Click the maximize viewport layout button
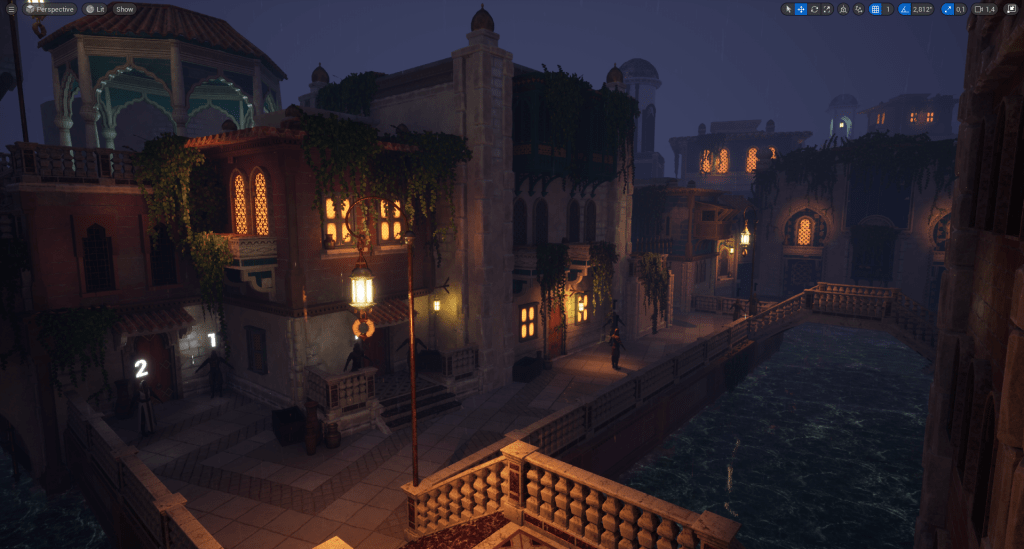This screenshot has height=549, width=1024. click(x=1010, y=9)
